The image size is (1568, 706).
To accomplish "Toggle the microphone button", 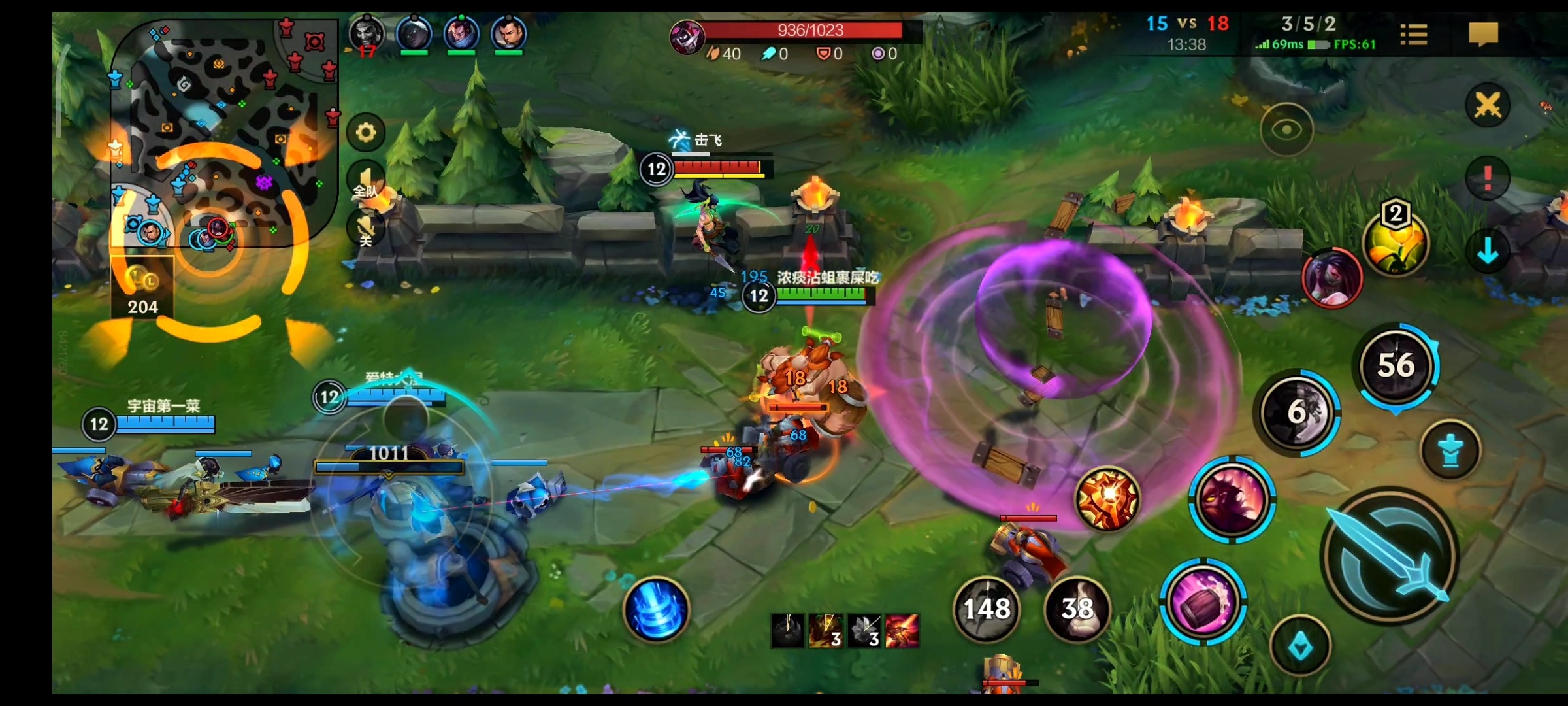I will 366,229.
